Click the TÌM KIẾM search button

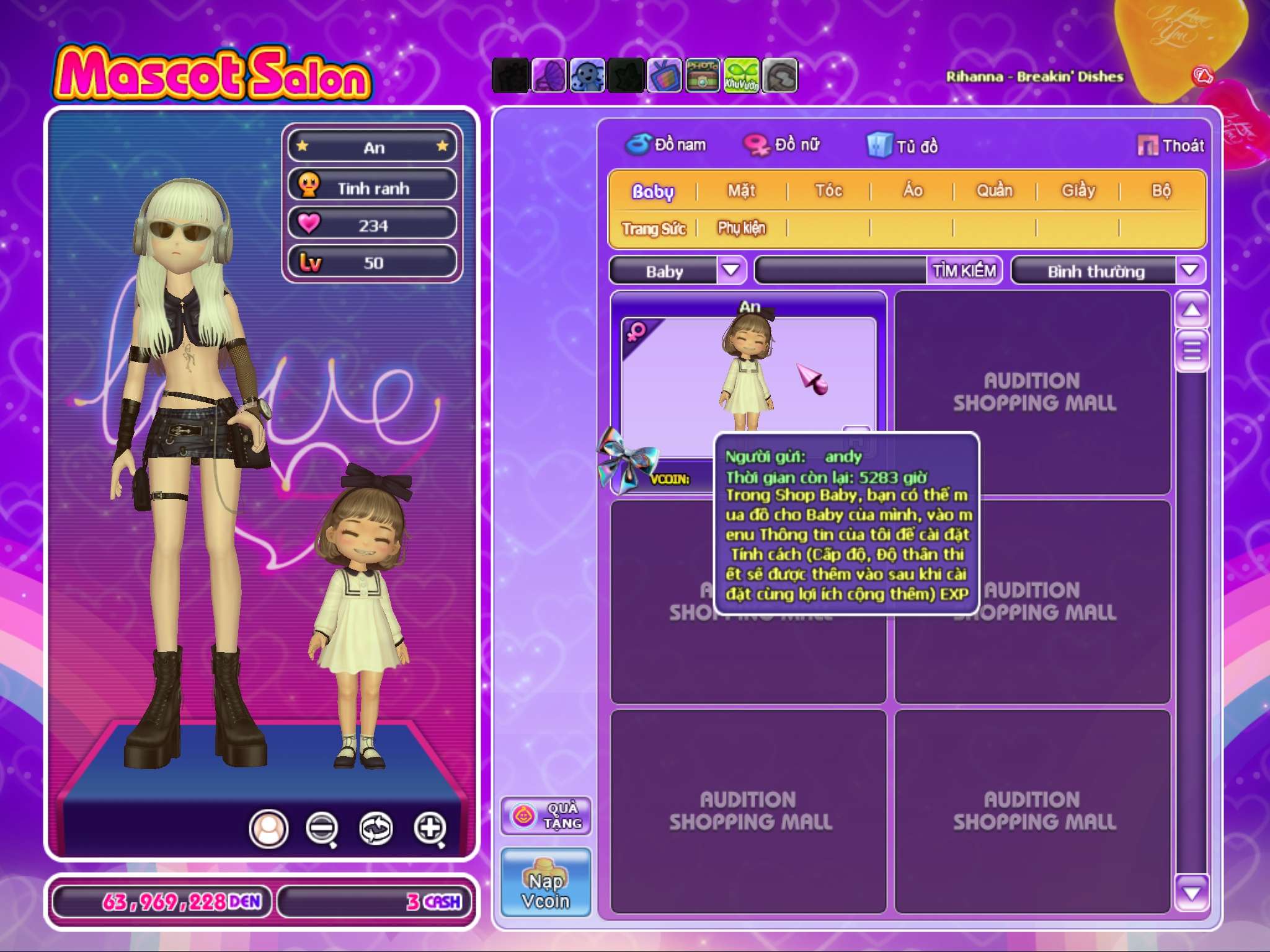[964, 271]
